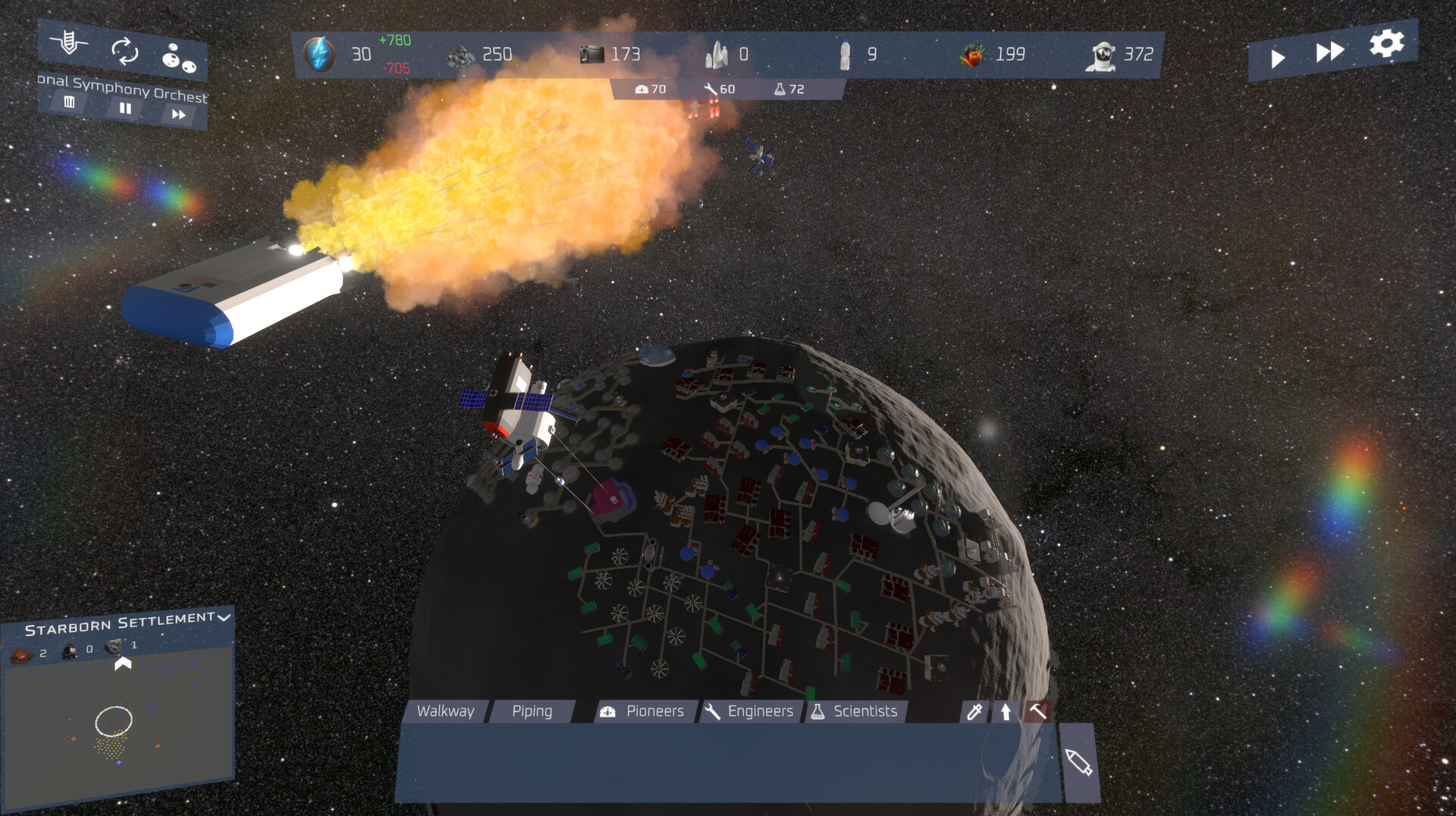Screen dimensions: 1456x816
Task: Open the Scientists building category
Action: 855,711
